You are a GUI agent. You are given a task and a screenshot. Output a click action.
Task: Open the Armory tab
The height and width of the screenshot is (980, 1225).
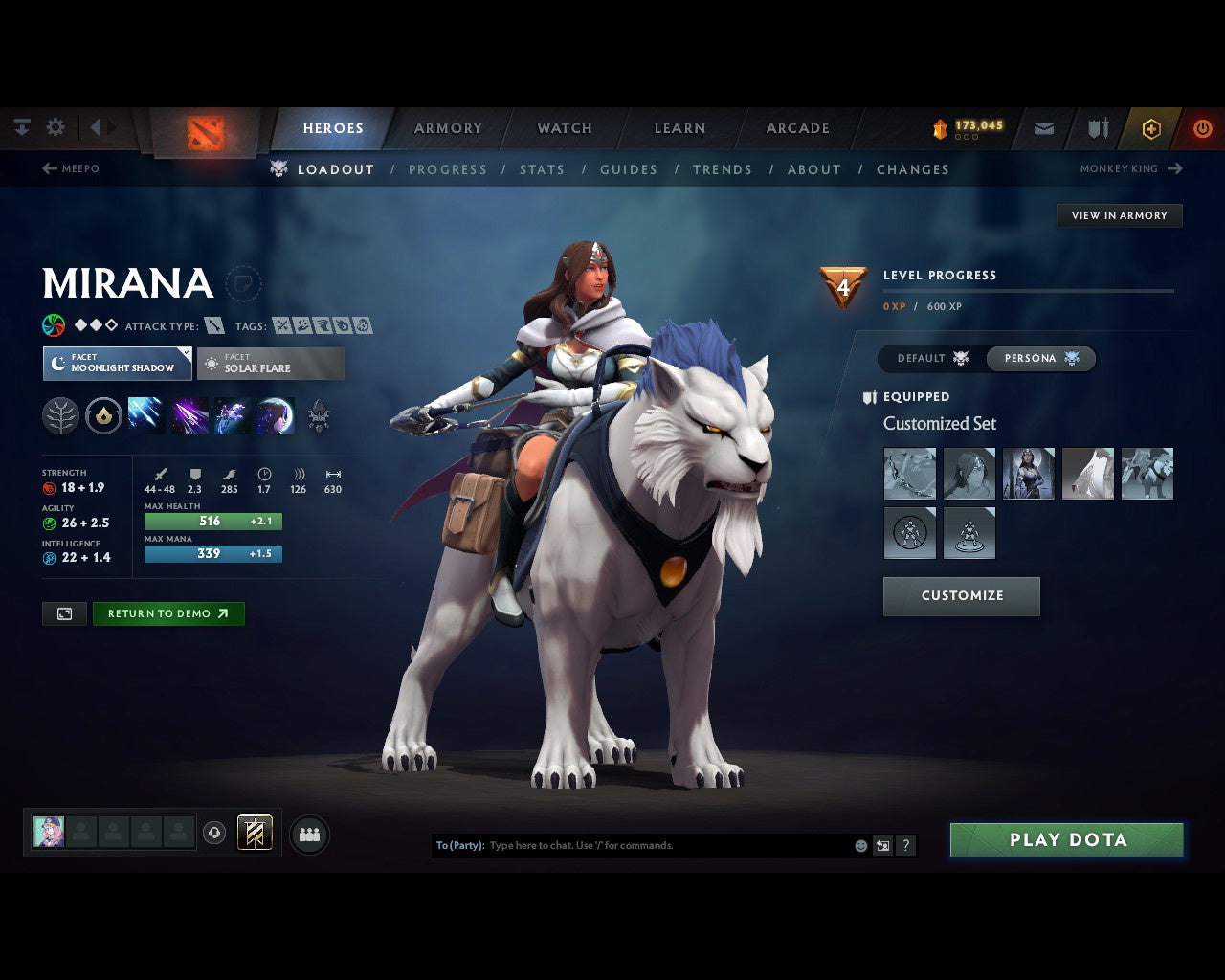[x=448, y=128]
